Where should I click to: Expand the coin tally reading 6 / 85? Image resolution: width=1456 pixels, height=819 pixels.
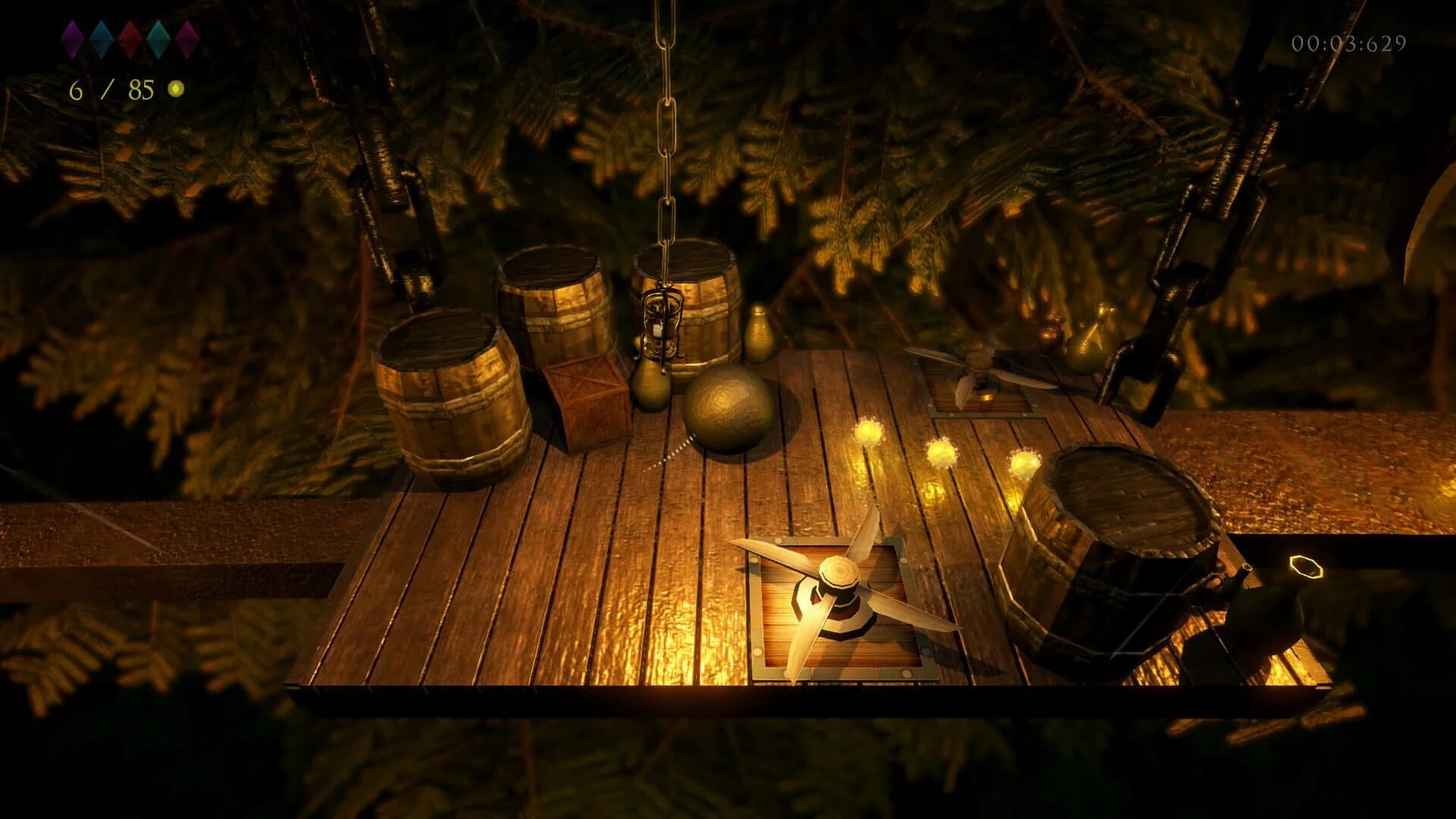[x=110, y=91]
